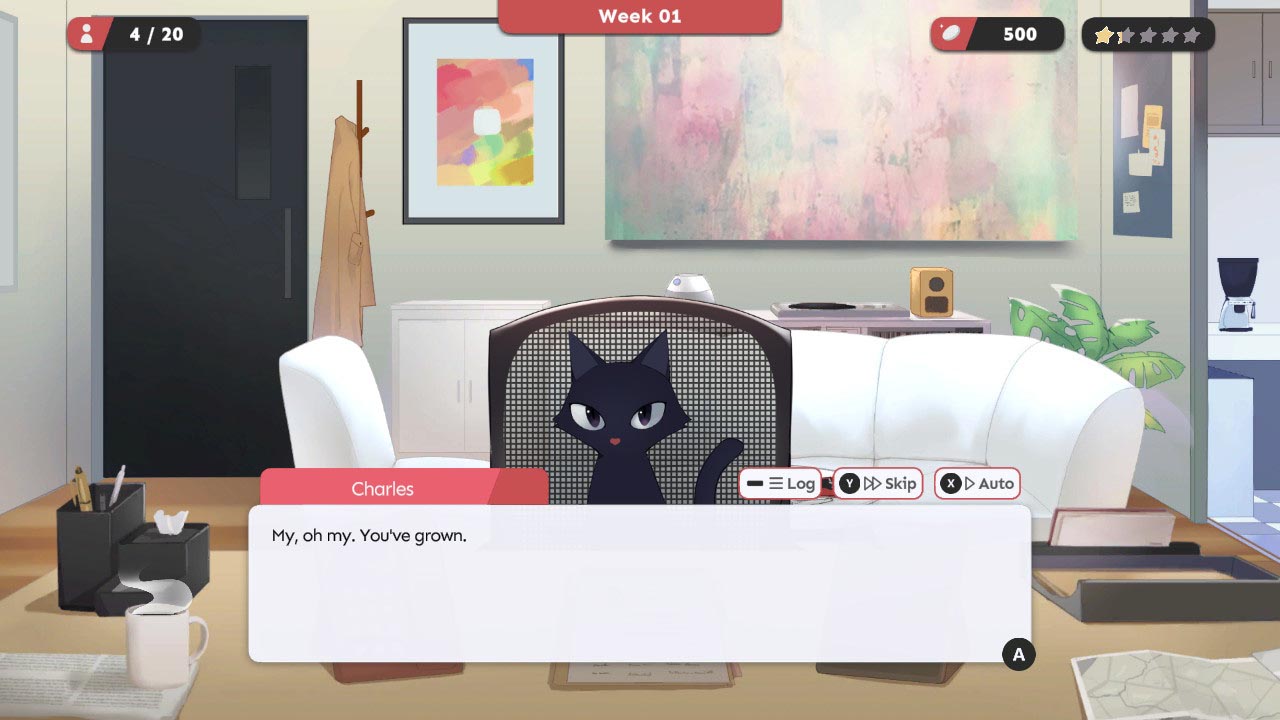The width and height of the screenshot is (1280, 720).
Task: Click the hamburger list icon on the Log button
Action: (x=777, y=483)
